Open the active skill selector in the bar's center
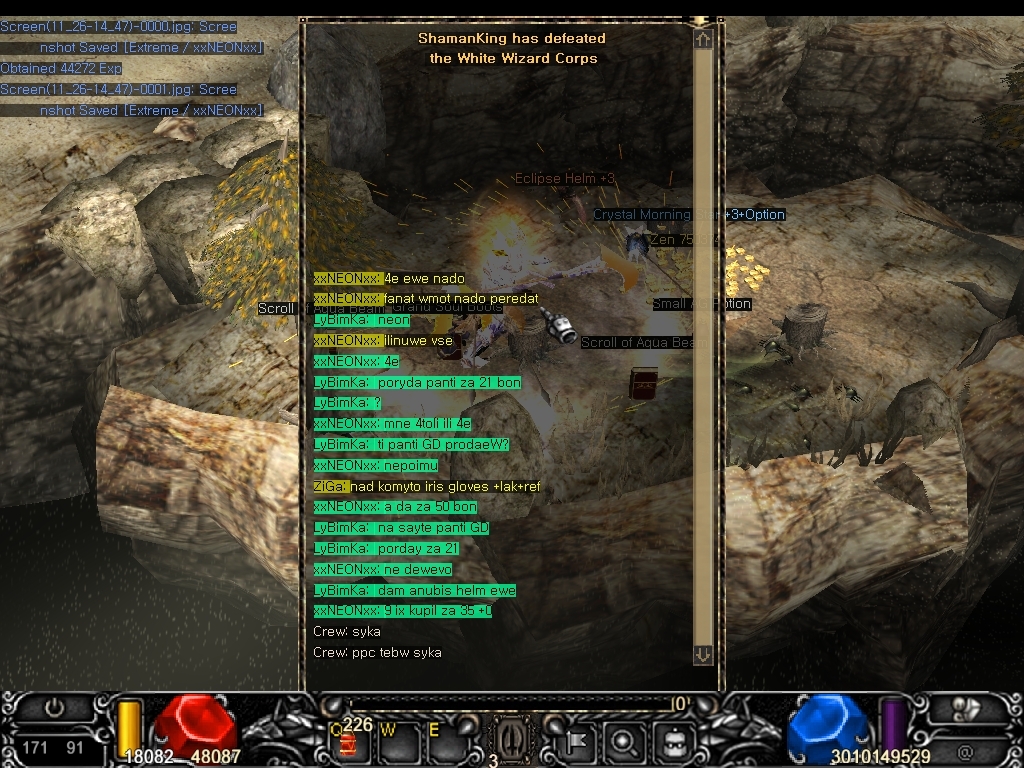Viewport: 1024px width, 768px height. (509, 741)
